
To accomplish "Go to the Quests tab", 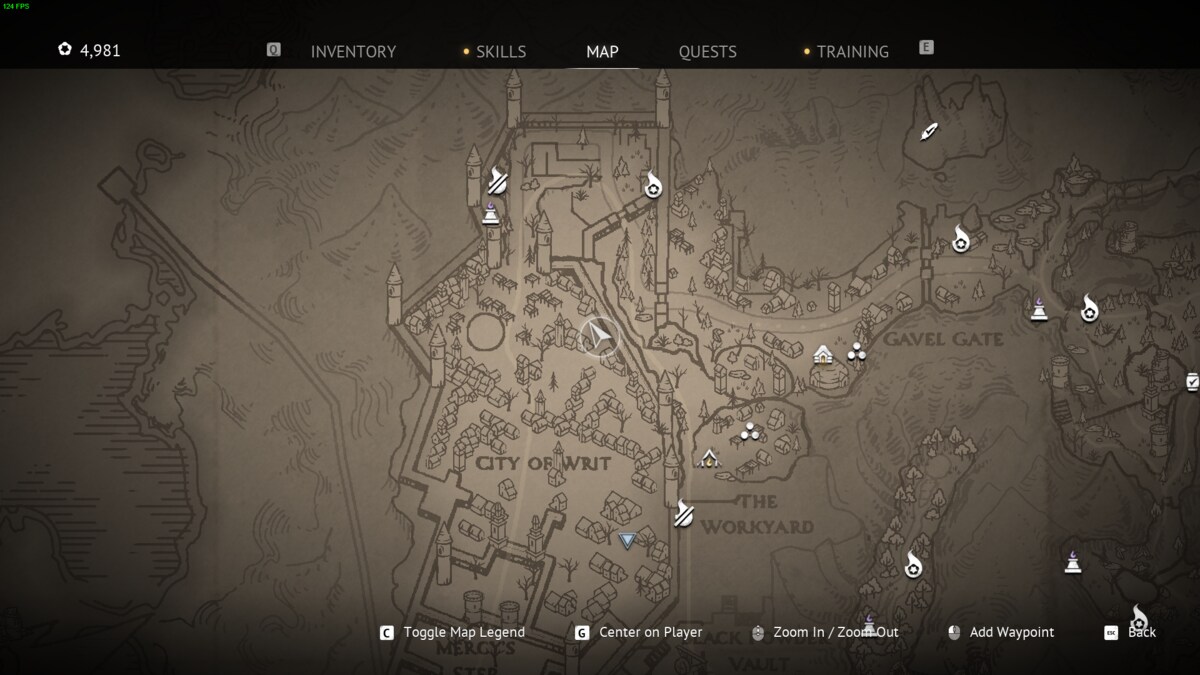I will (x=707, y=51).
